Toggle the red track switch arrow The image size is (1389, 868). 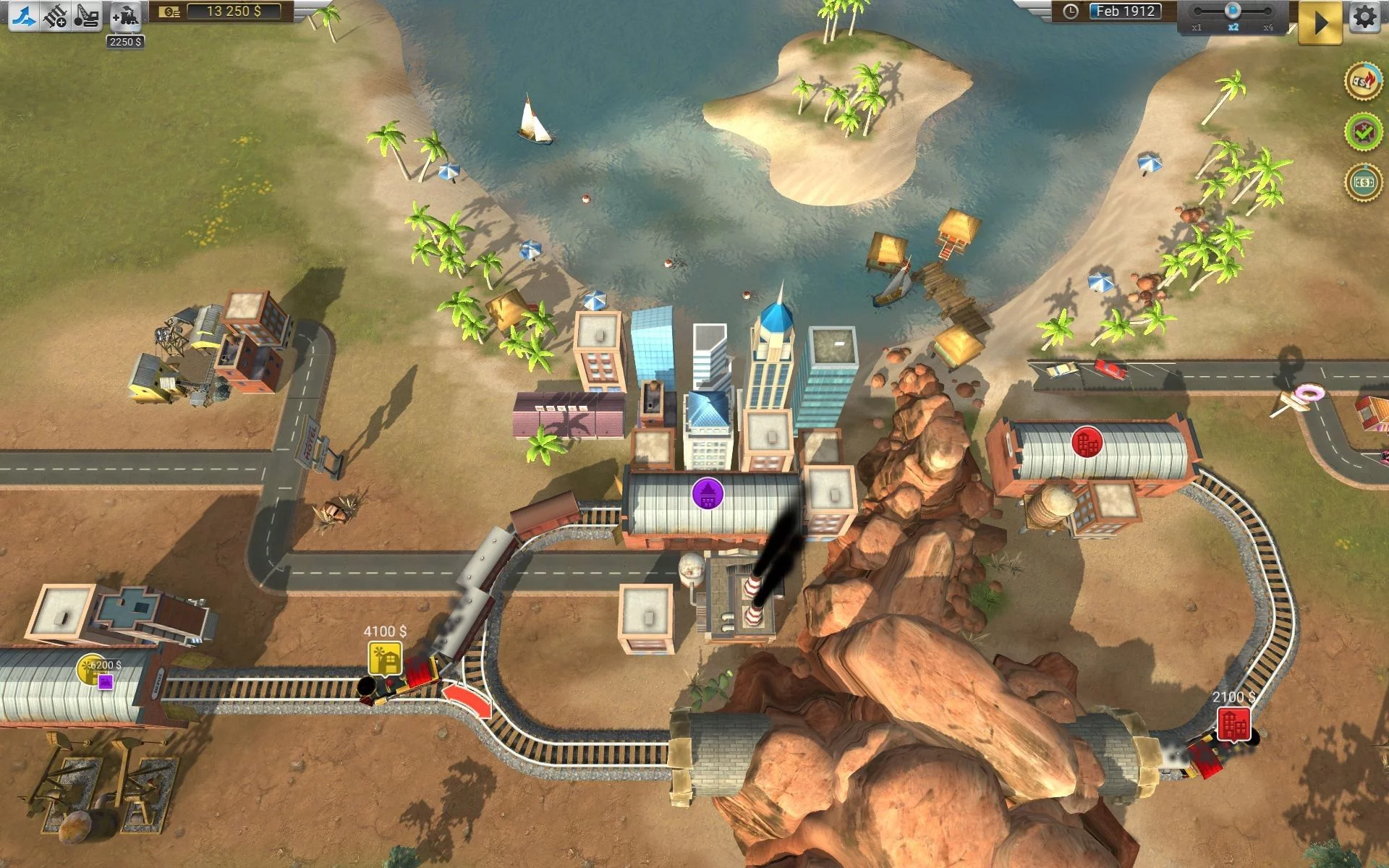pos(467,701)
